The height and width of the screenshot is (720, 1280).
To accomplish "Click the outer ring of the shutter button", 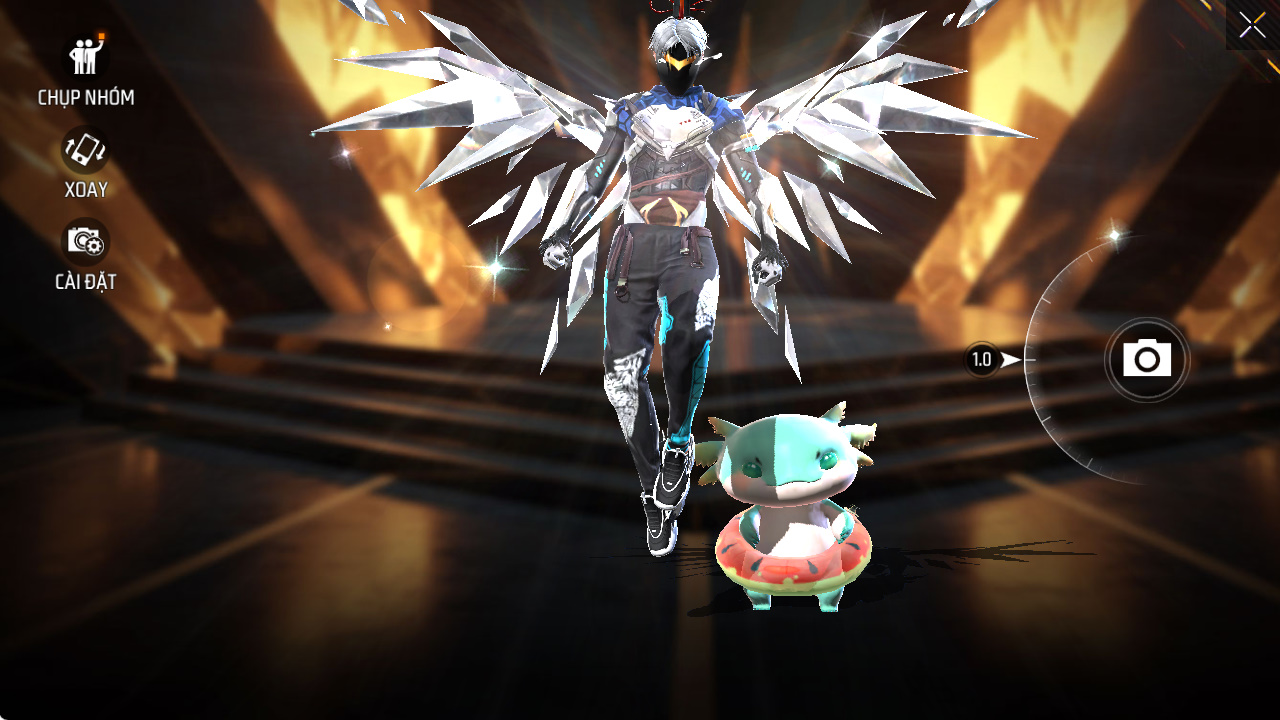I will [x=1146, y=318].
